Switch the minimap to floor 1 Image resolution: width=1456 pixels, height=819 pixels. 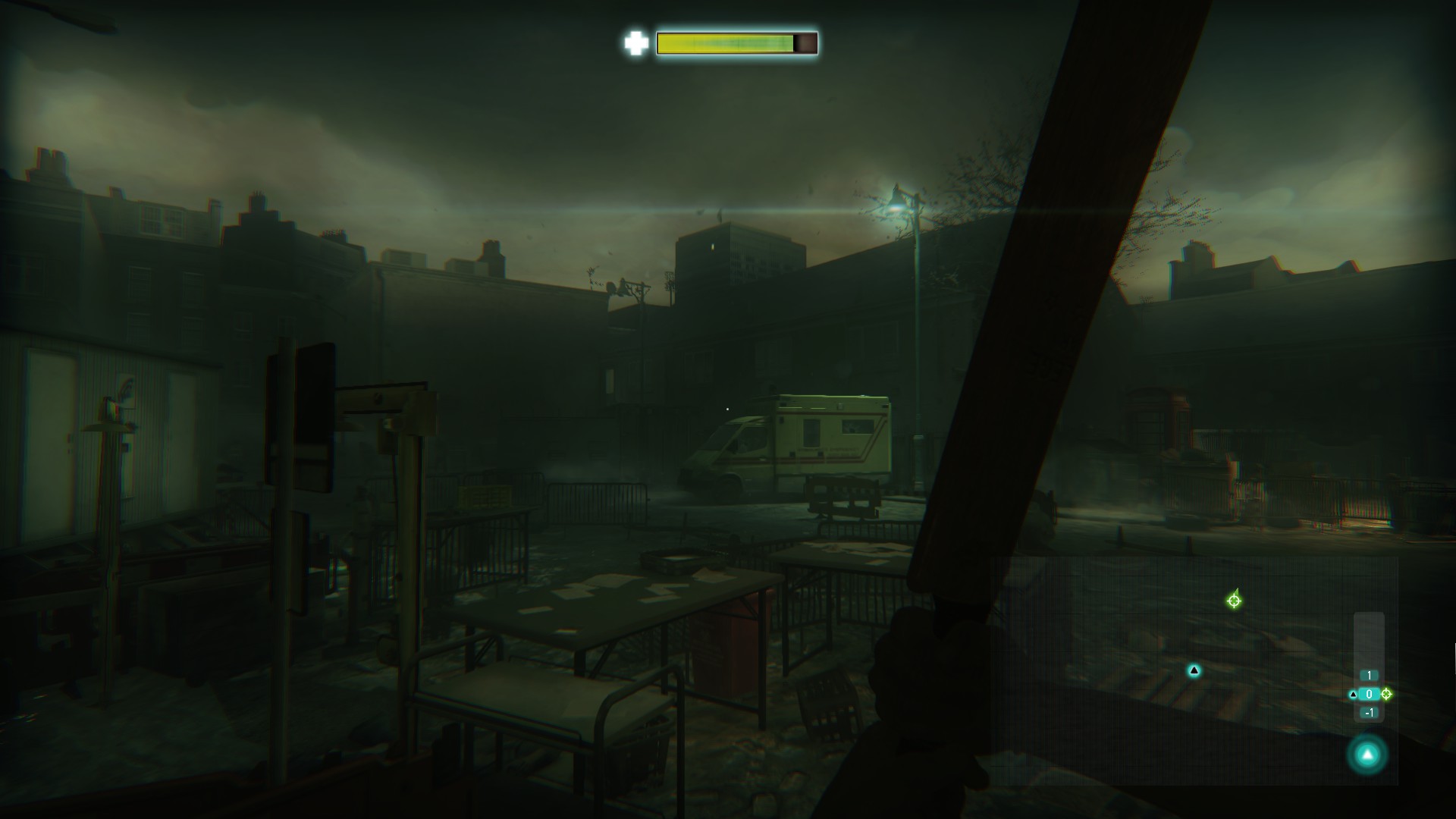[x=1369, y=676]
